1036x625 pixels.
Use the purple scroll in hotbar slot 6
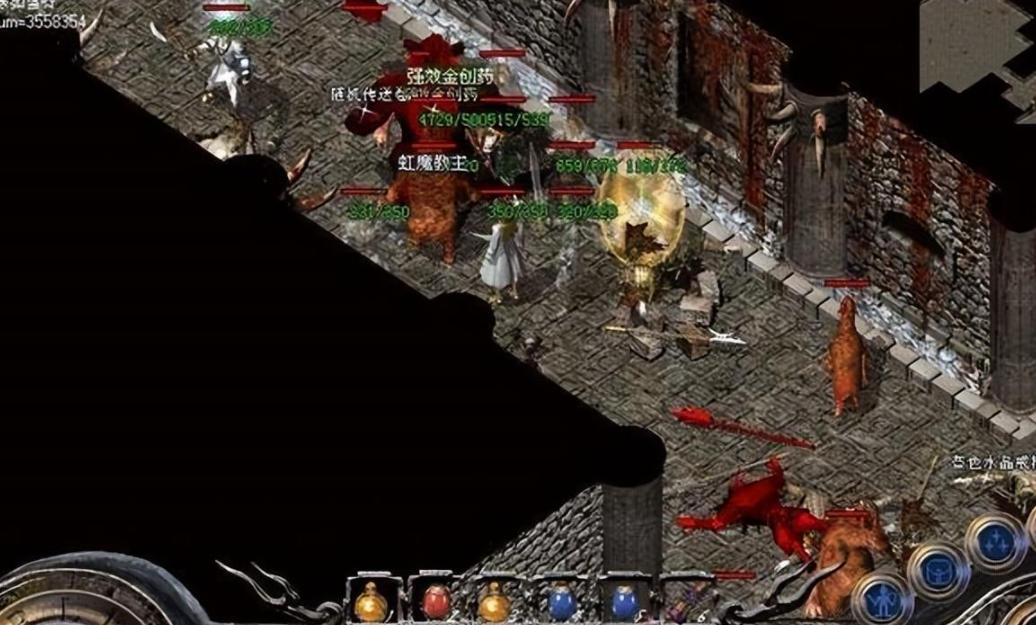tap(684, 604)
